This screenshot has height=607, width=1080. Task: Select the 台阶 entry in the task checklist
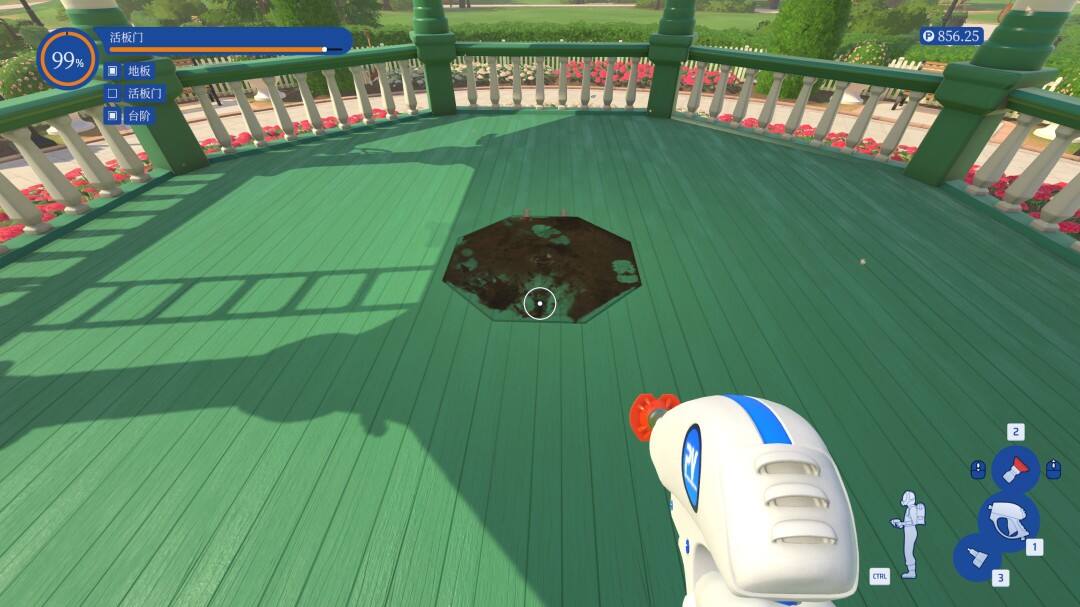138,116
